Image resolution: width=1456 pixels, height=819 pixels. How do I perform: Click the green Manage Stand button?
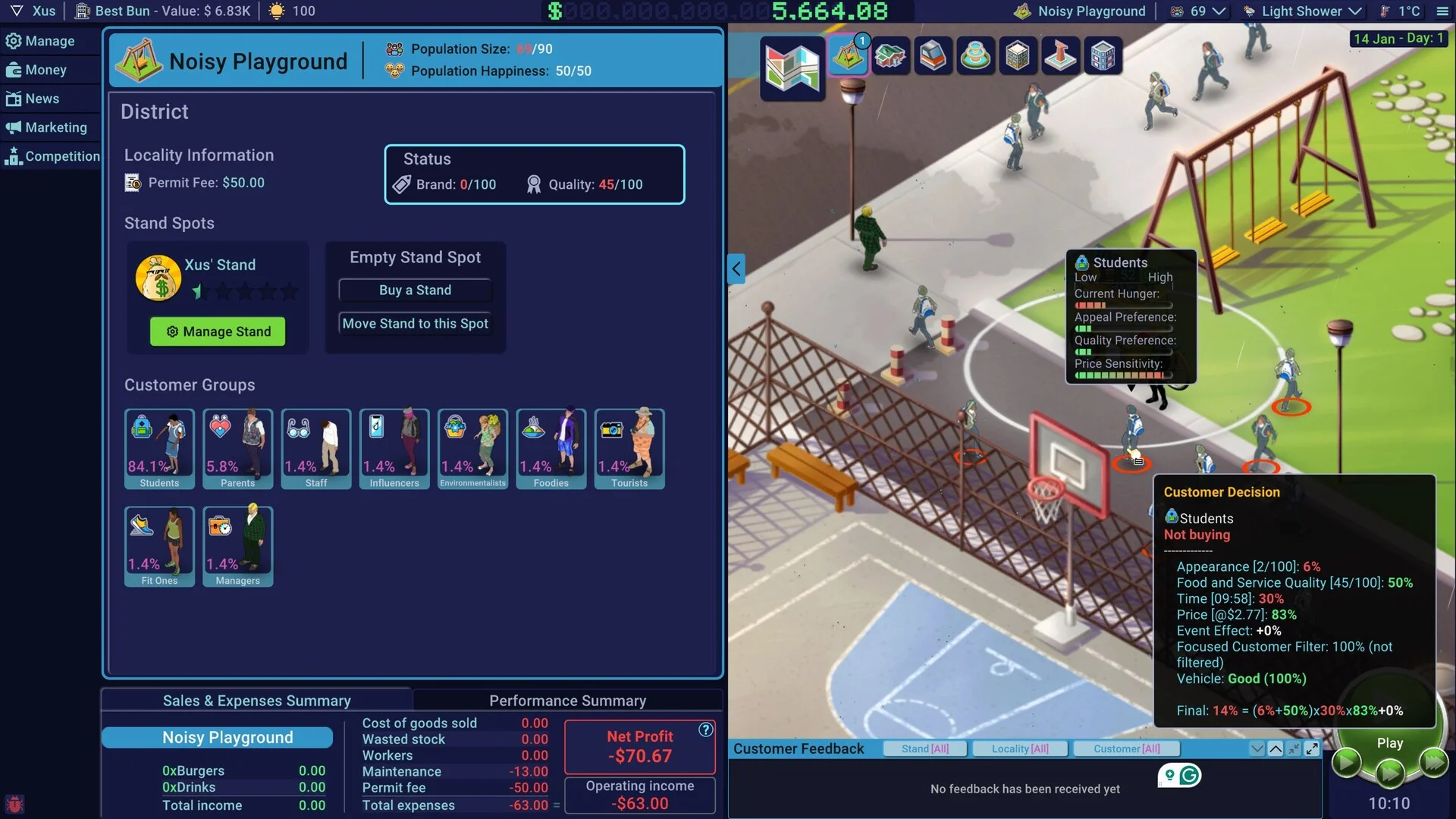(x=218, y=331)
